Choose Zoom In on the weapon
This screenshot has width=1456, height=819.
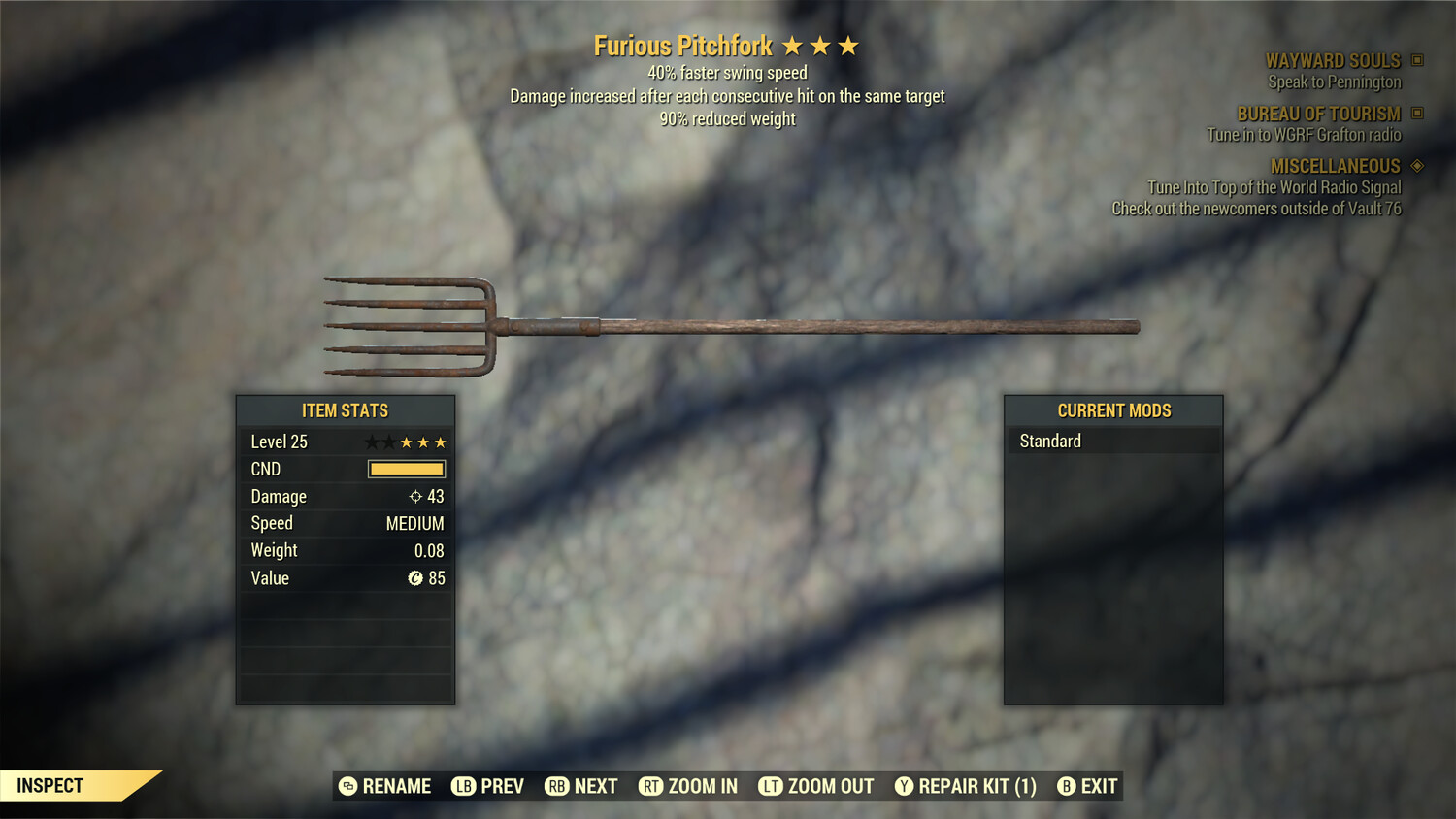point(688,786)
